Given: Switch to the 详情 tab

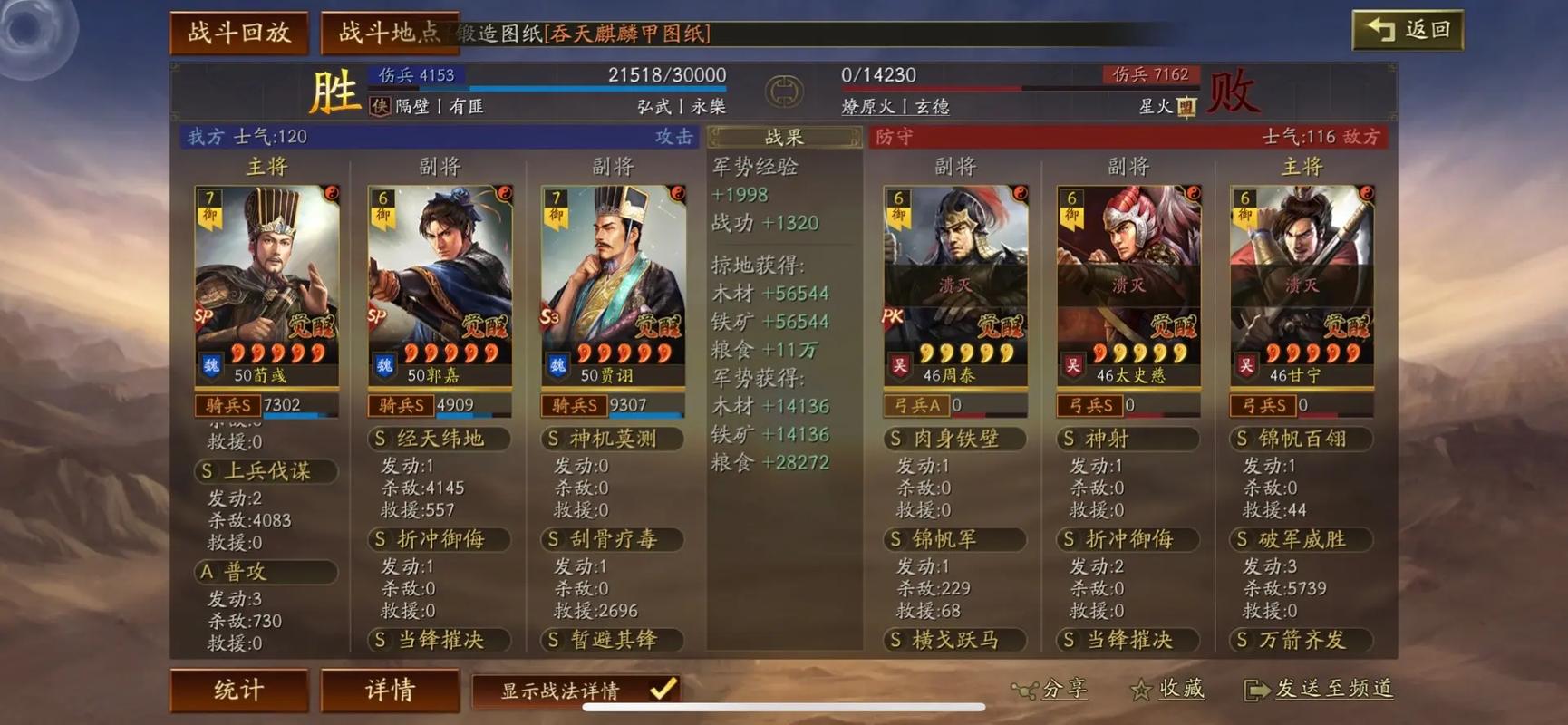Looking at the screenshot, I should [x=390, y=691].
